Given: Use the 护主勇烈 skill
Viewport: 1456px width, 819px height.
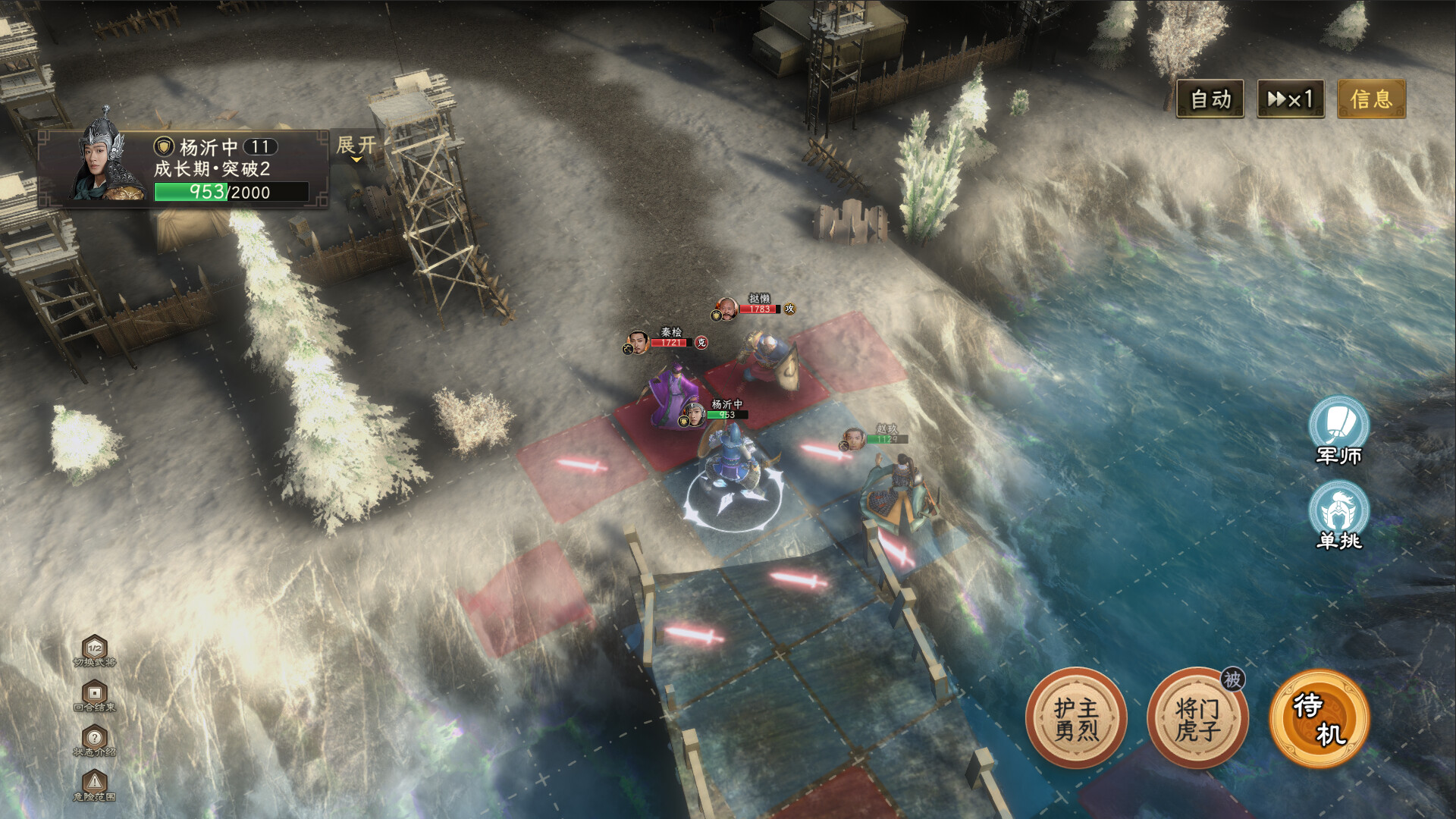Looking at the screenshot, I should point(1076,718).
